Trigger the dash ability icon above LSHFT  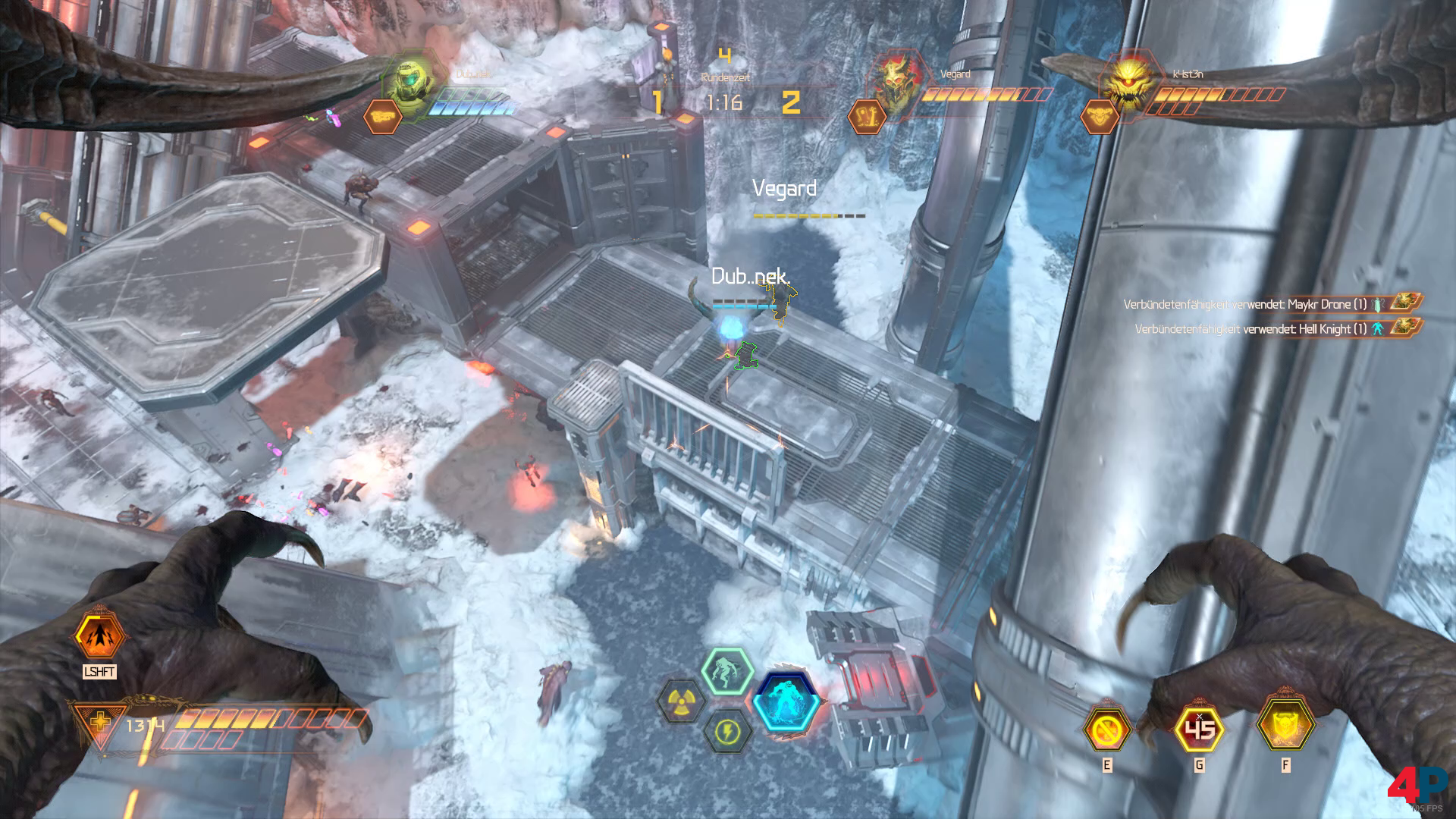(99, 635)
